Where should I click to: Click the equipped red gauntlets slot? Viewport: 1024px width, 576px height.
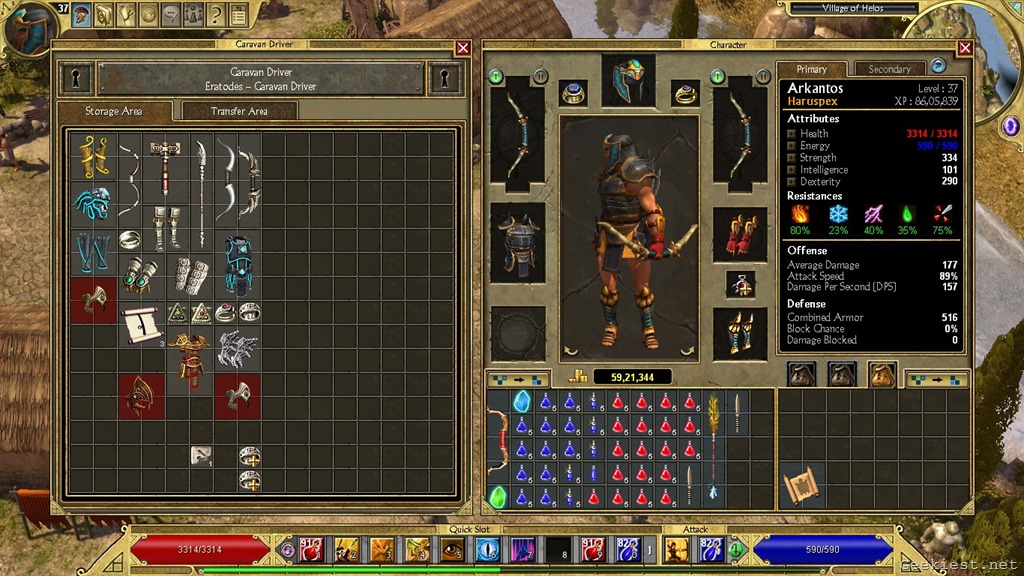pyautogui.click(x=740, y=236)
